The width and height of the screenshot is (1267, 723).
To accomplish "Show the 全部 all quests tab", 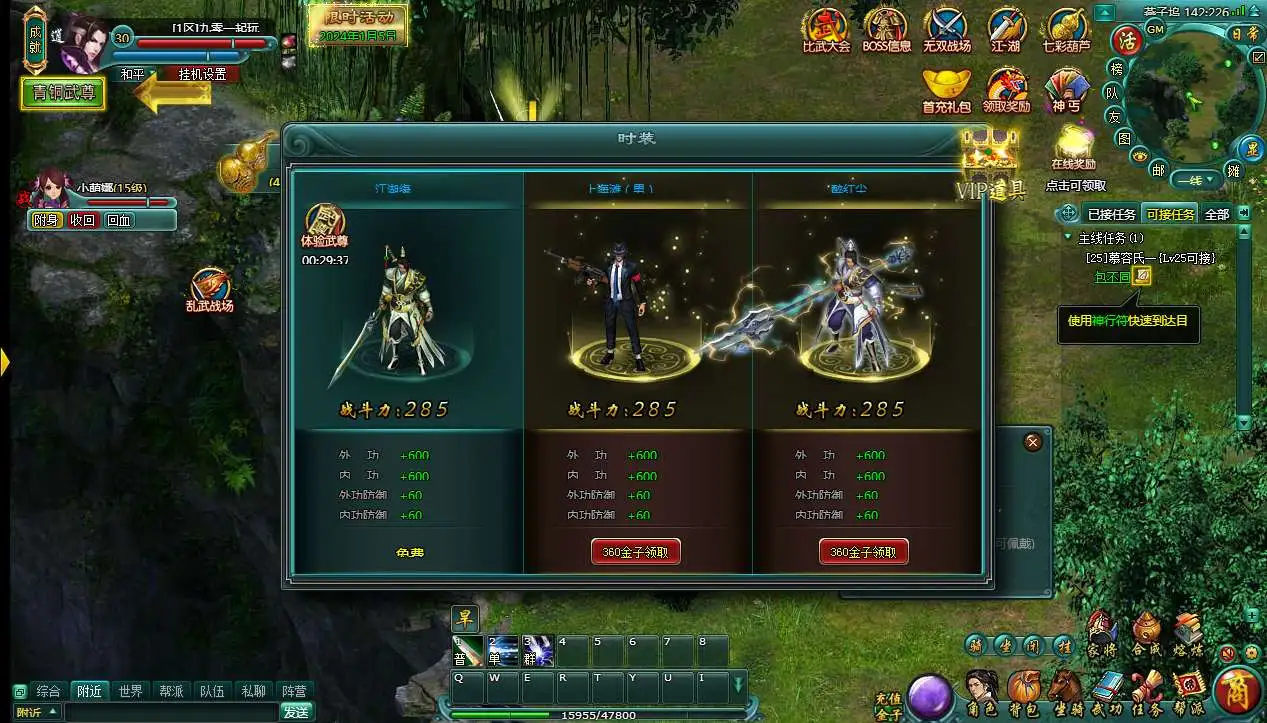I will [x=1216, y=214].
